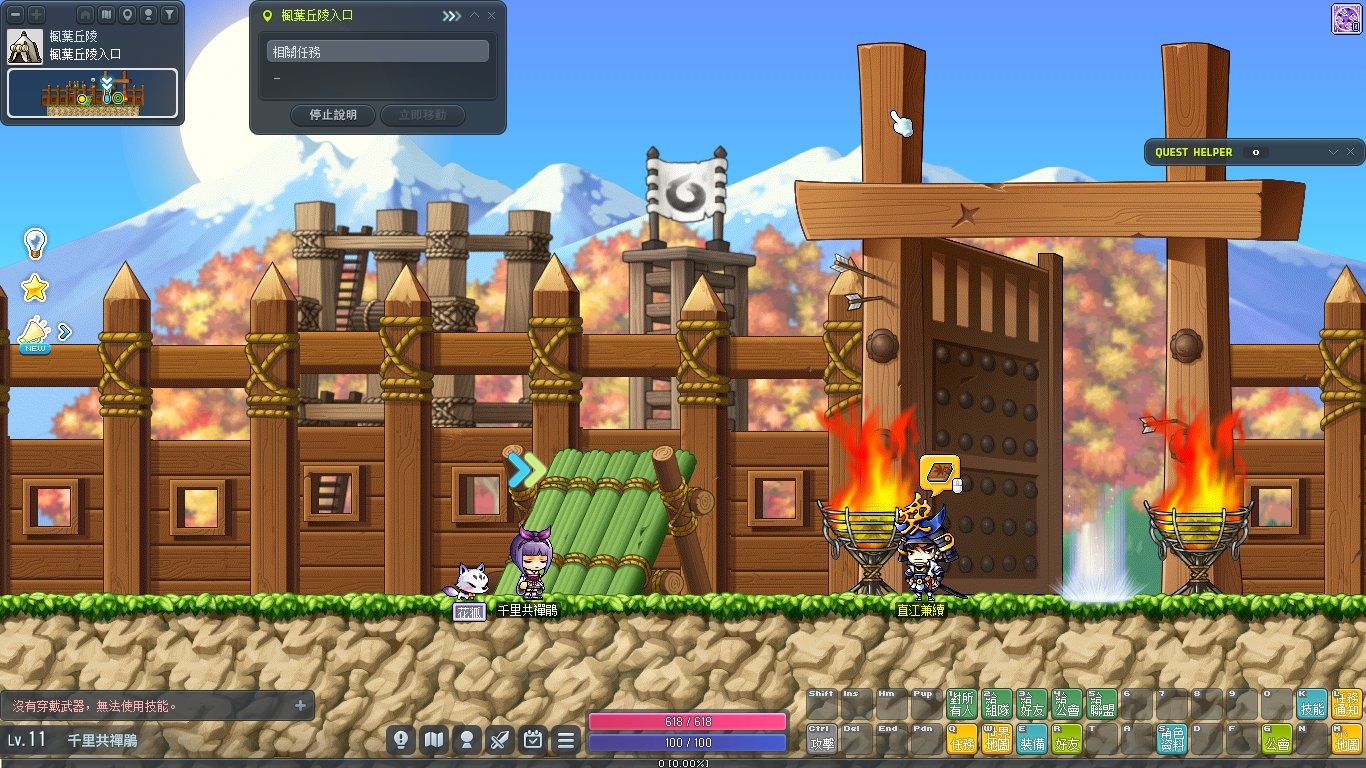Expand the chat log with the plus button
1366x768 pixels.
(x=300, y=705)
